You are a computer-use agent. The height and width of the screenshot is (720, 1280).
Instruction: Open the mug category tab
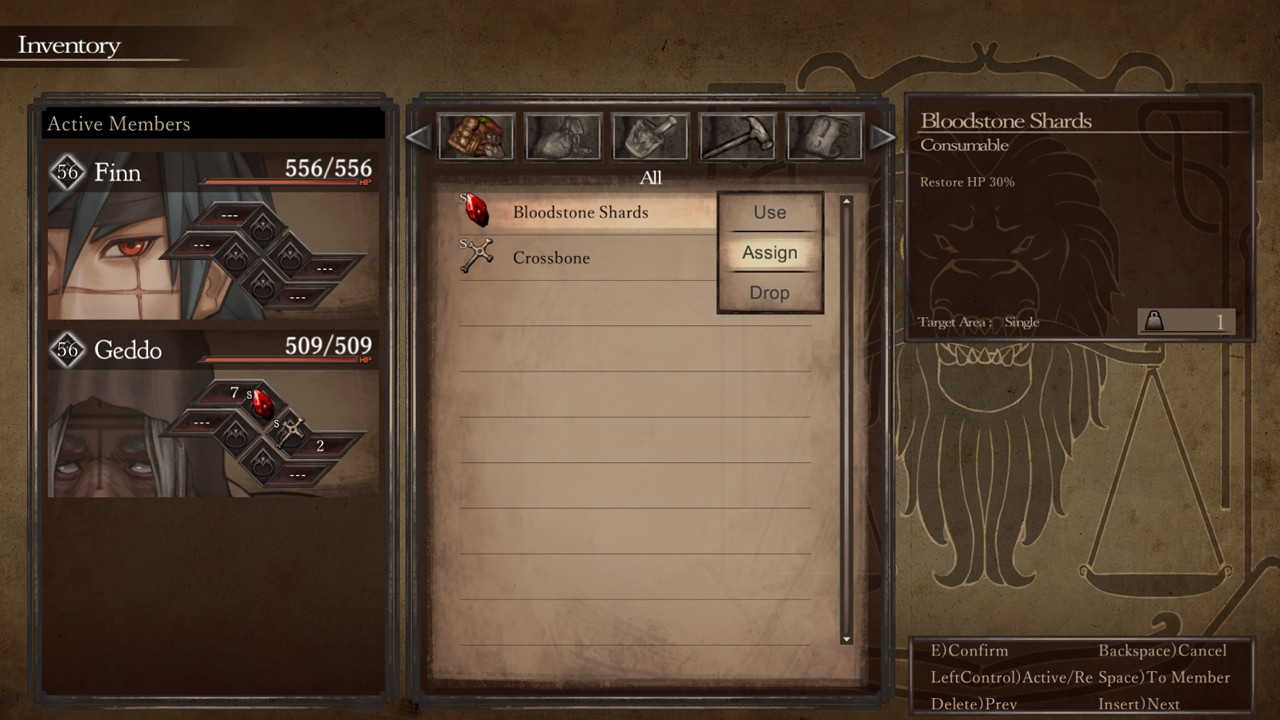[825, 137]
